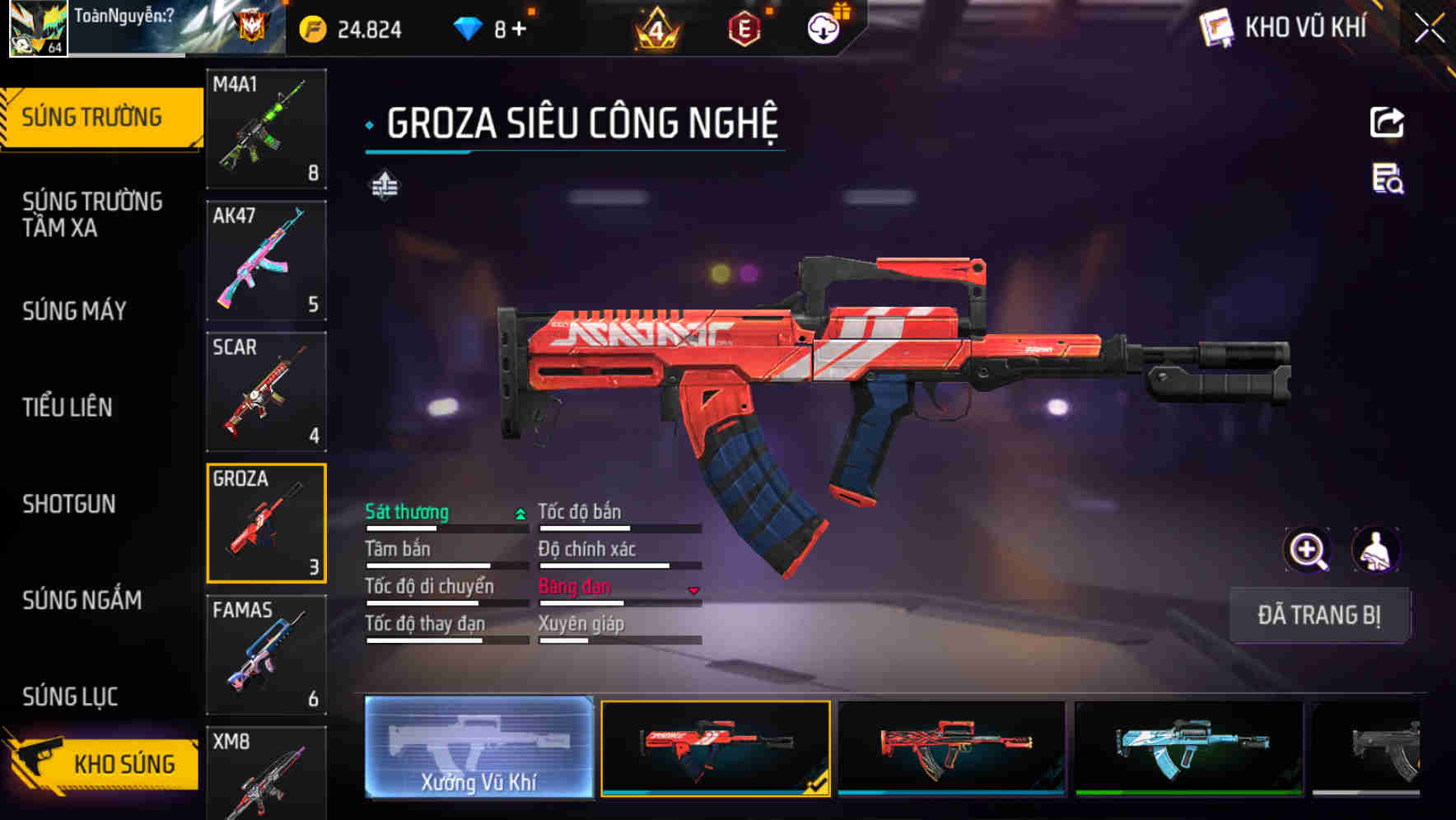The width and height of the screenshot is (1456, 820).
Task: Select the SCAR weapon tile
Action: pos(266,392)
